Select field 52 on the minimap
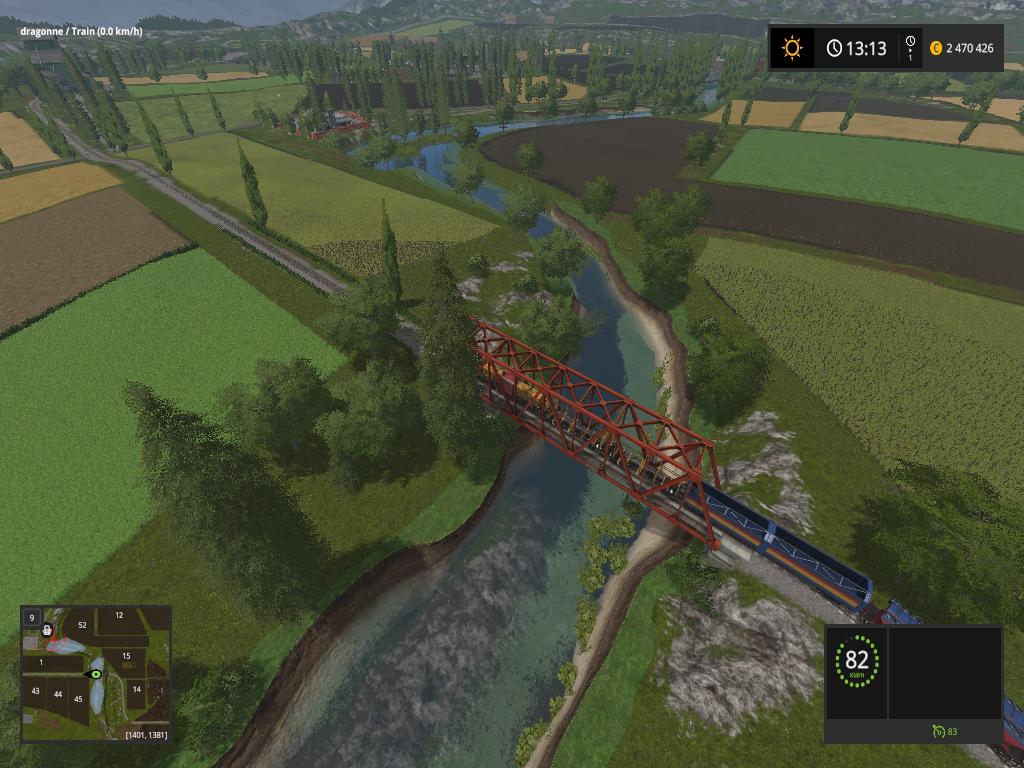The width and height of the screenshot is (1024, 768). (x=82, y=625)
